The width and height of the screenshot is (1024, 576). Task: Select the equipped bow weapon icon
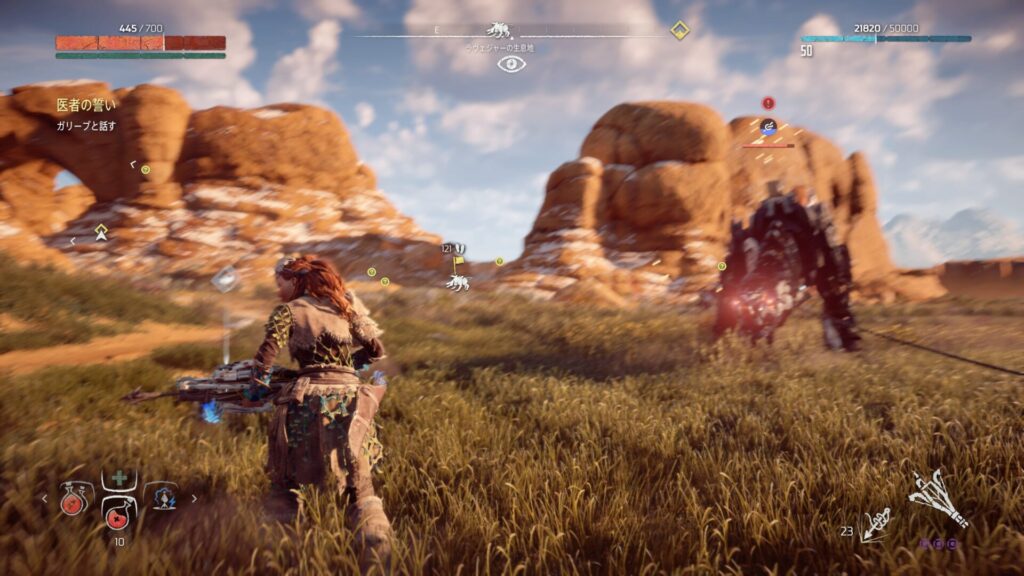[937, 499]
